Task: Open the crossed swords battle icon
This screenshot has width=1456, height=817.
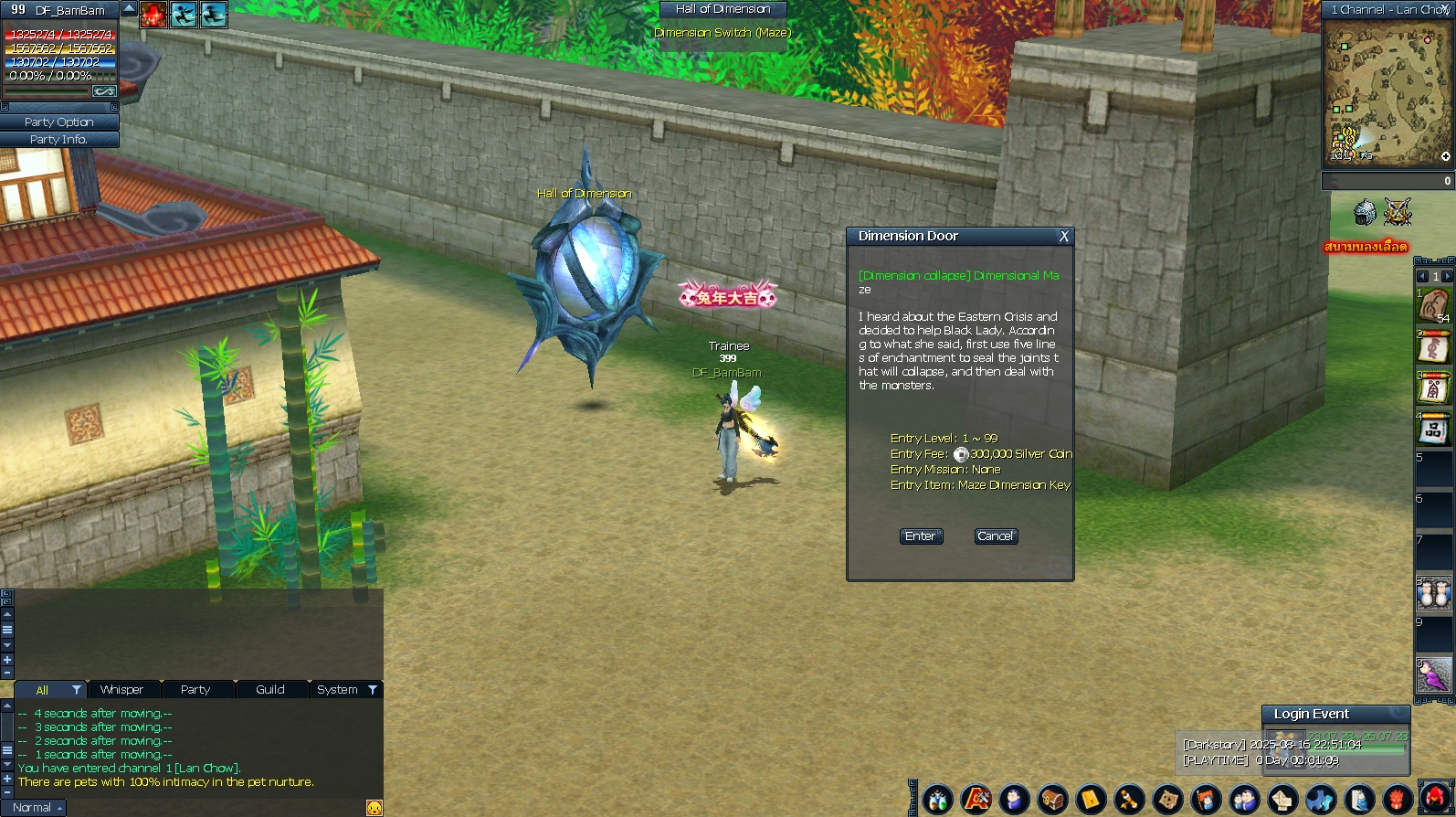Action: coord(1398,213)
